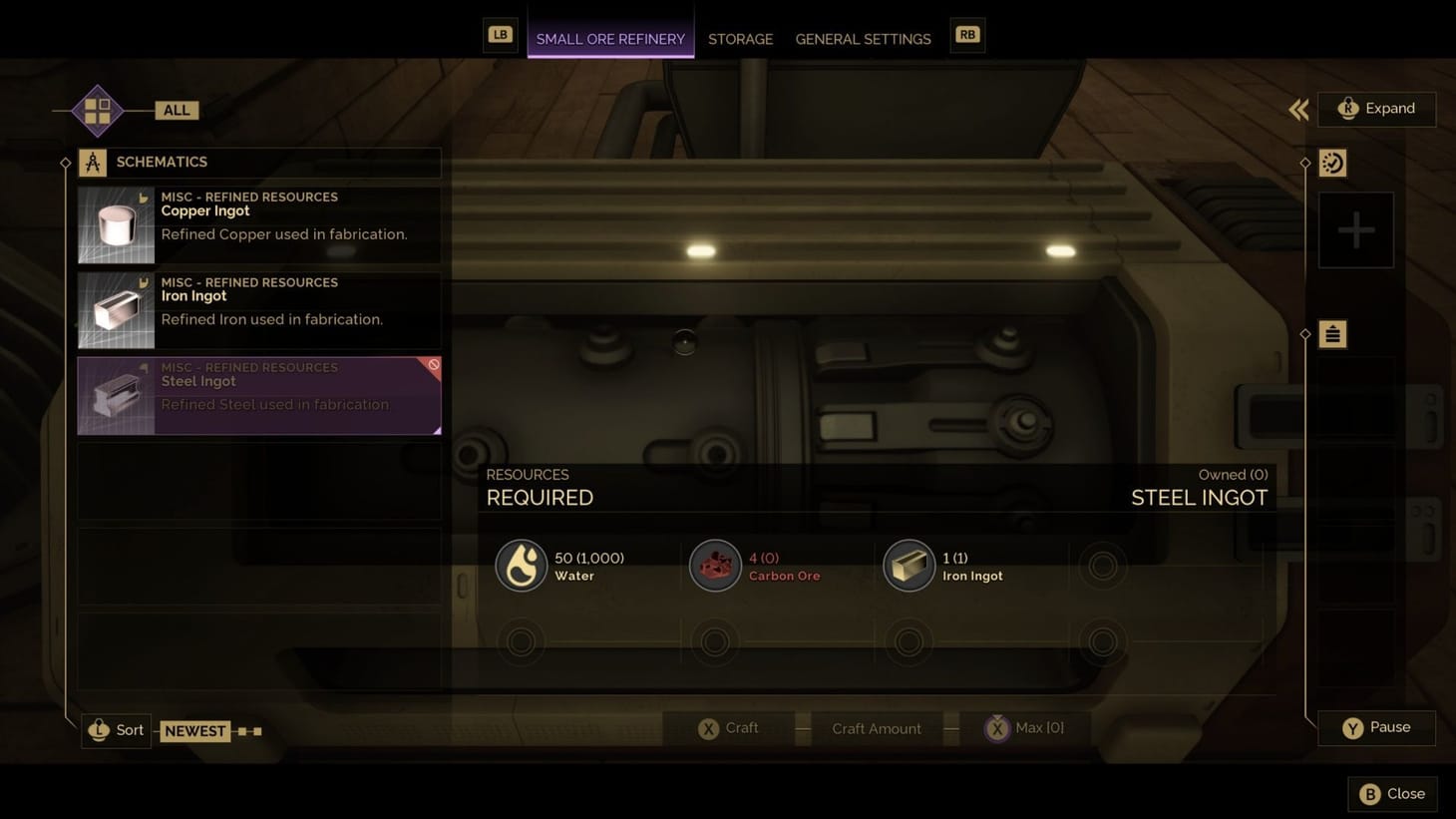
Task: Click the Sort flask icon near bottom left
Action: tap(98, 729)
